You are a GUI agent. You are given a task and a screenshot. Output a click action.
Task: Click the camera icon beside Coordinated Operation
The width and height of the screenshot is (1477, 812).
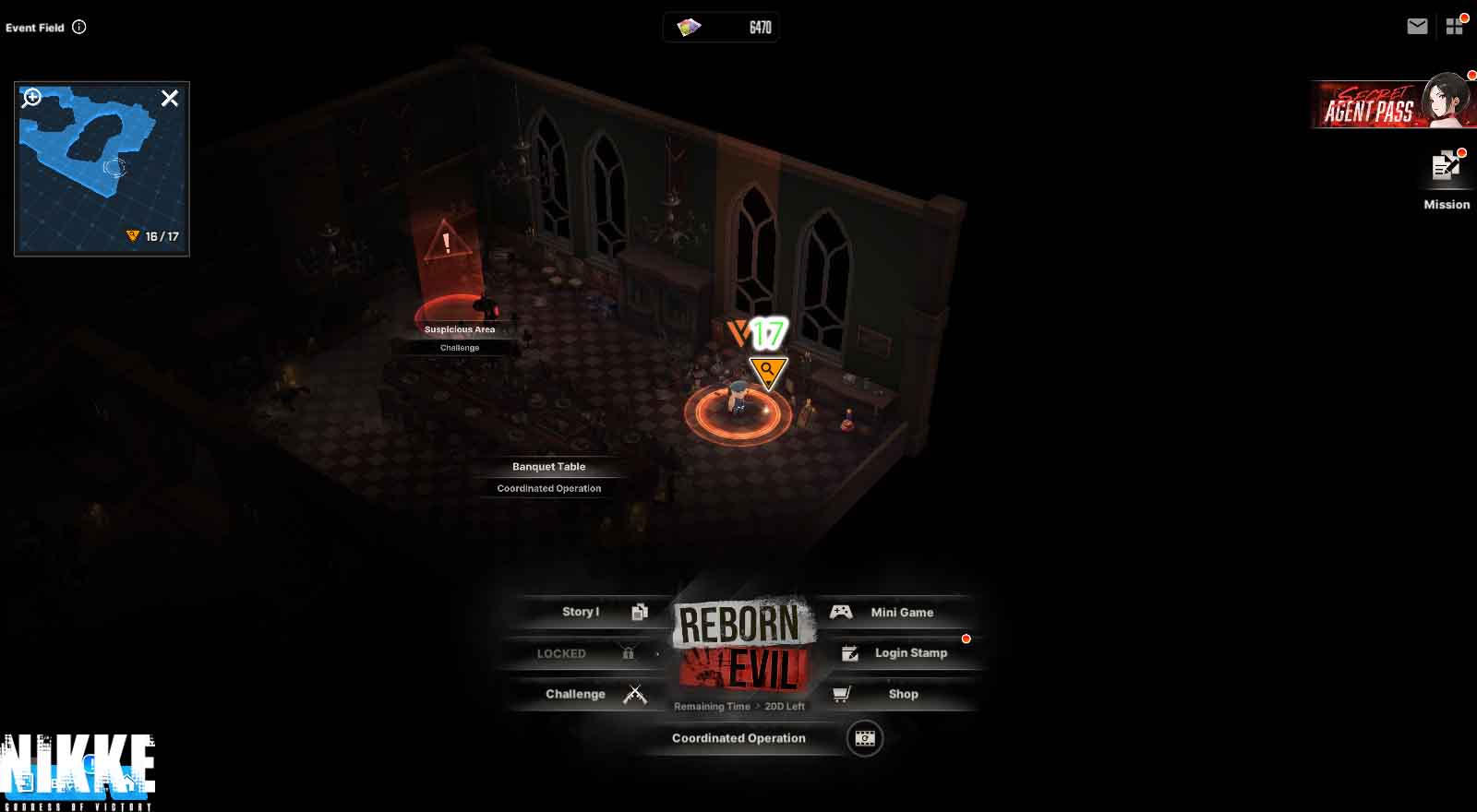[865, 738]
